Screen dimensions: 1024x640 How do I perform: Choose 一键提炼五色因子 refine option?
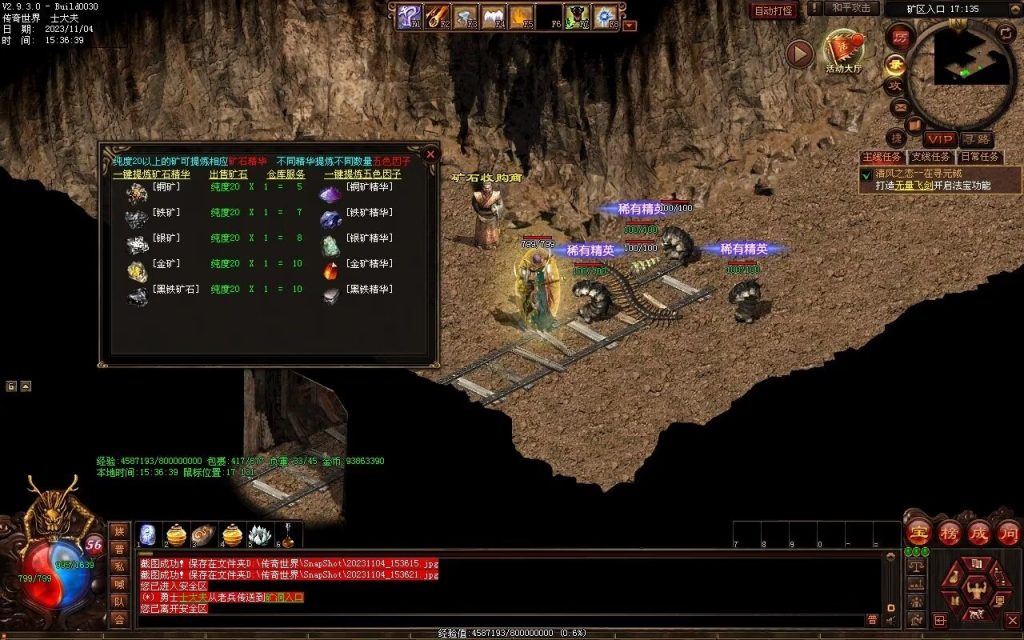tap(362, 174)
